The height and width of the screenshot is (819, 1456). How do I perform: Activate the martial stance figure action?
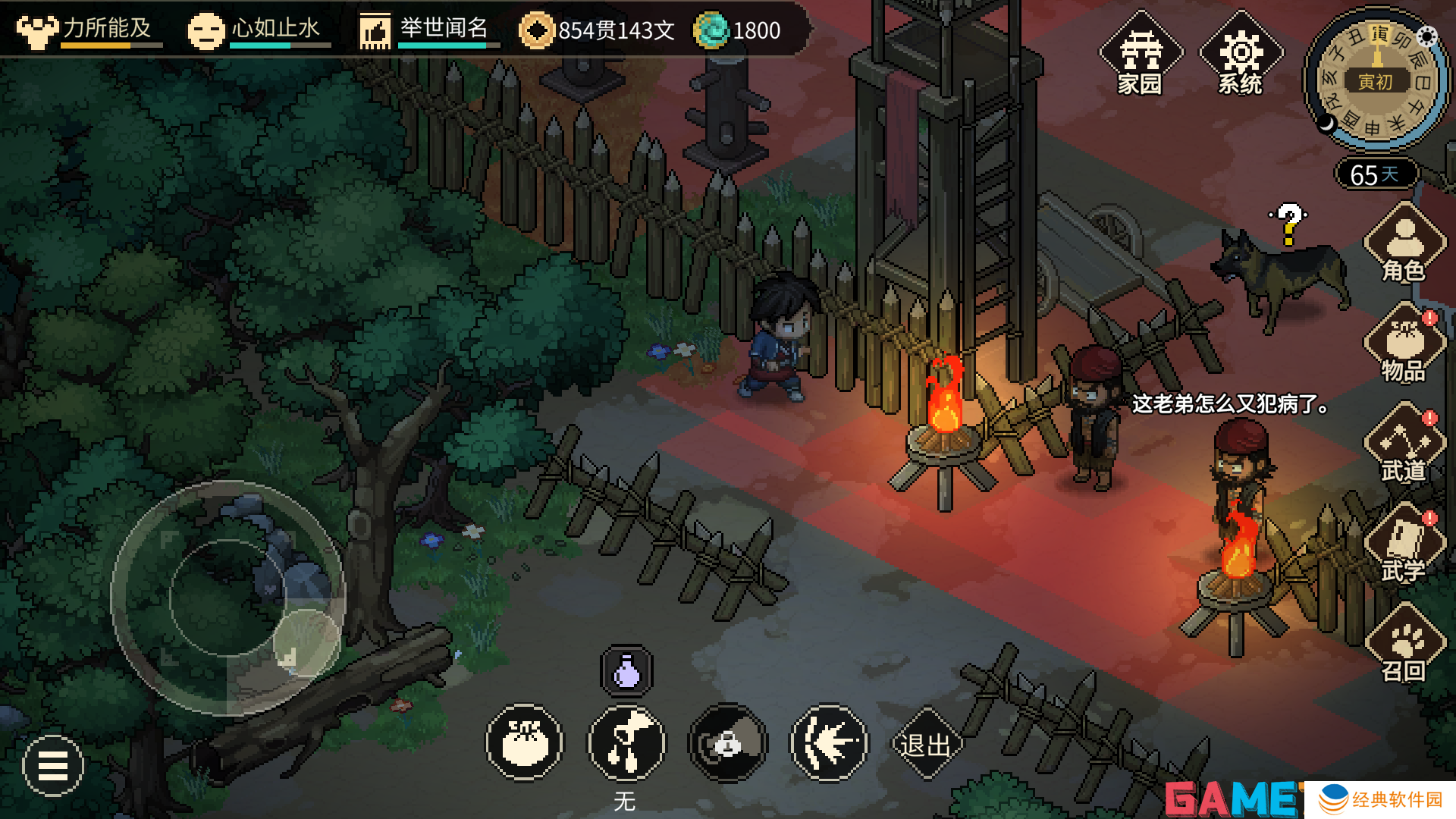tap(626, 743)
